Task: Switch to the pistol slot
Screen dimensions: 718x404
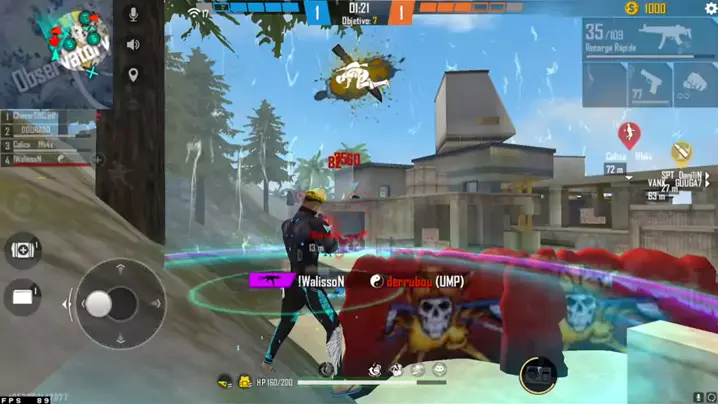Action: pyautogui.click(x=650, y=84)
